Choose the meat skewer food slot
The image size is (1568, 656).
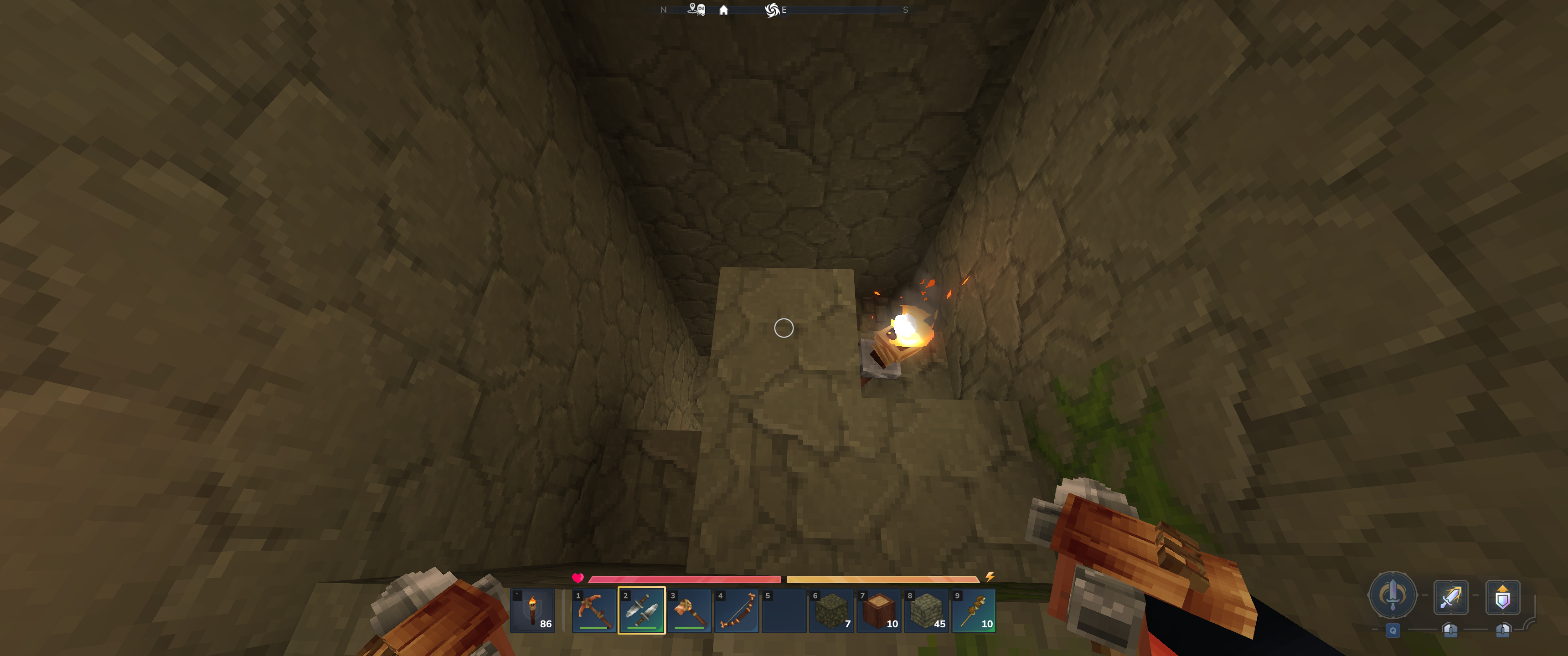click(974, 610)
